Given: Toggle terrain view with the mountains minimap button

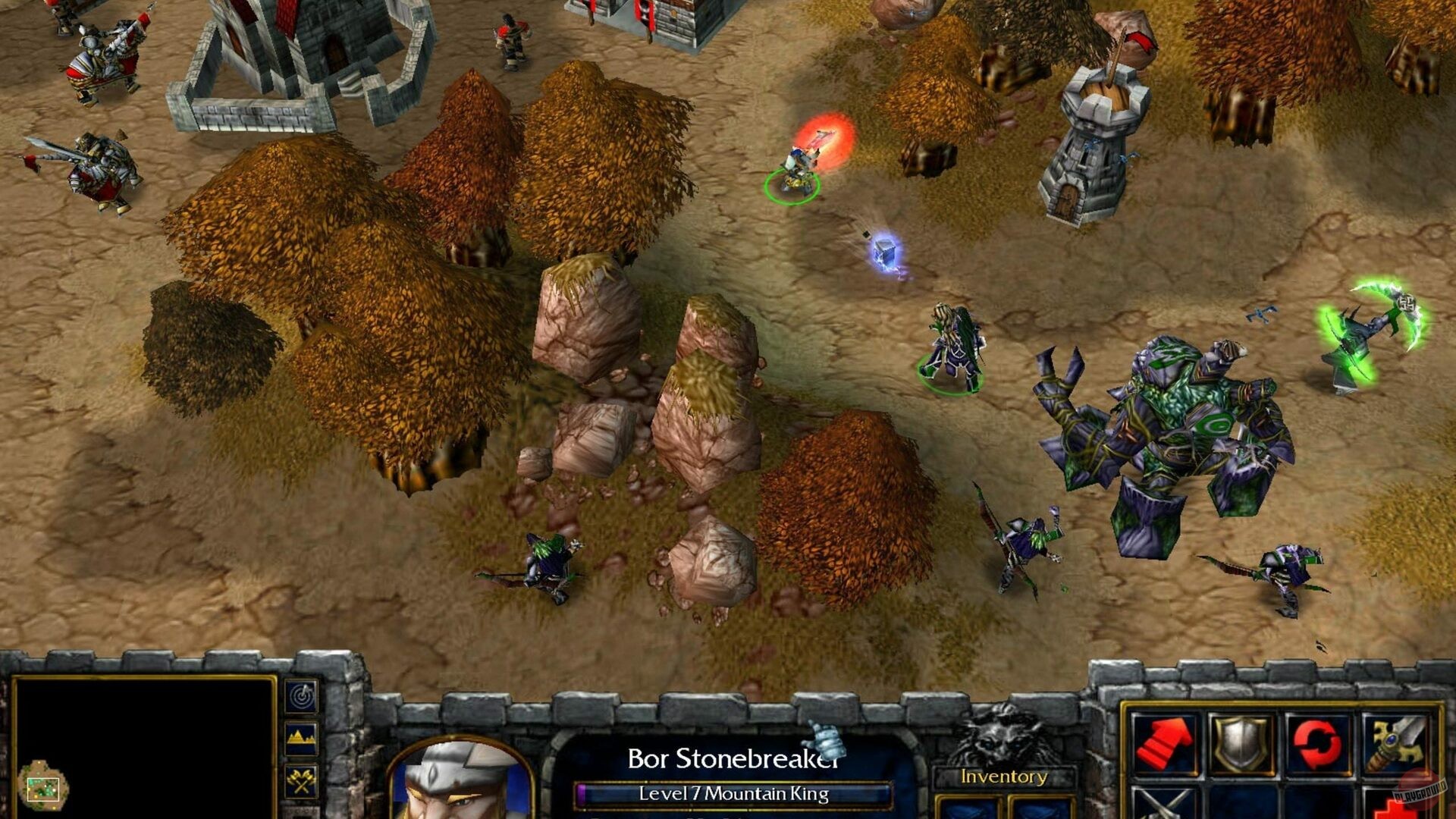Looking at the screenshot, I should (x=301, y=737).
